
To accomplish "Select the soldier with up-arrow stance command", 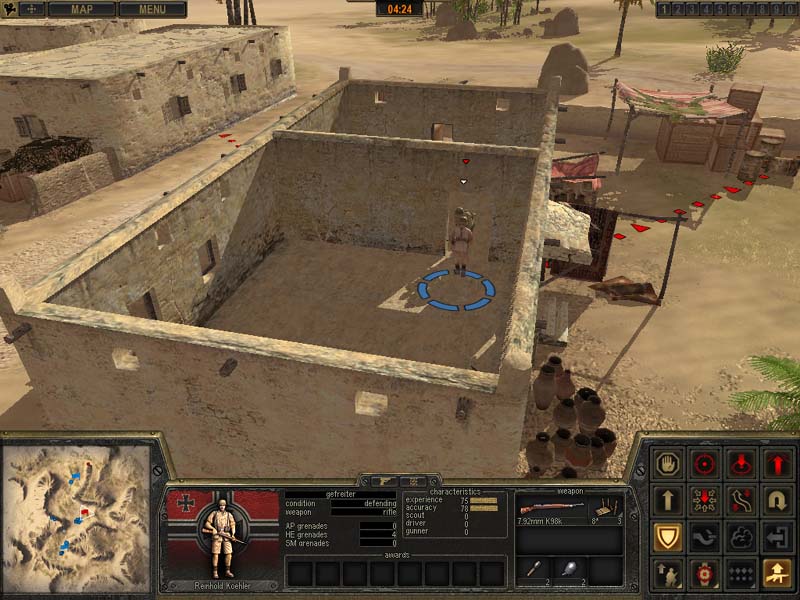I will [x=667, y=574].
